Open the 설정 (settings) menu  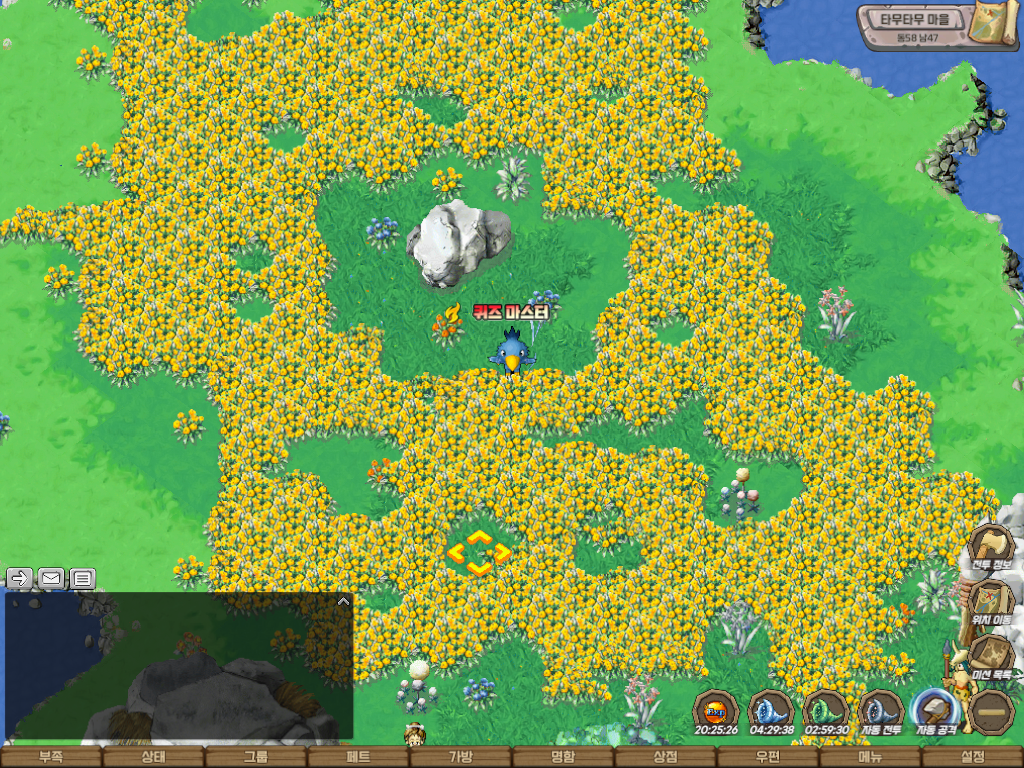(x=972, y=758)
